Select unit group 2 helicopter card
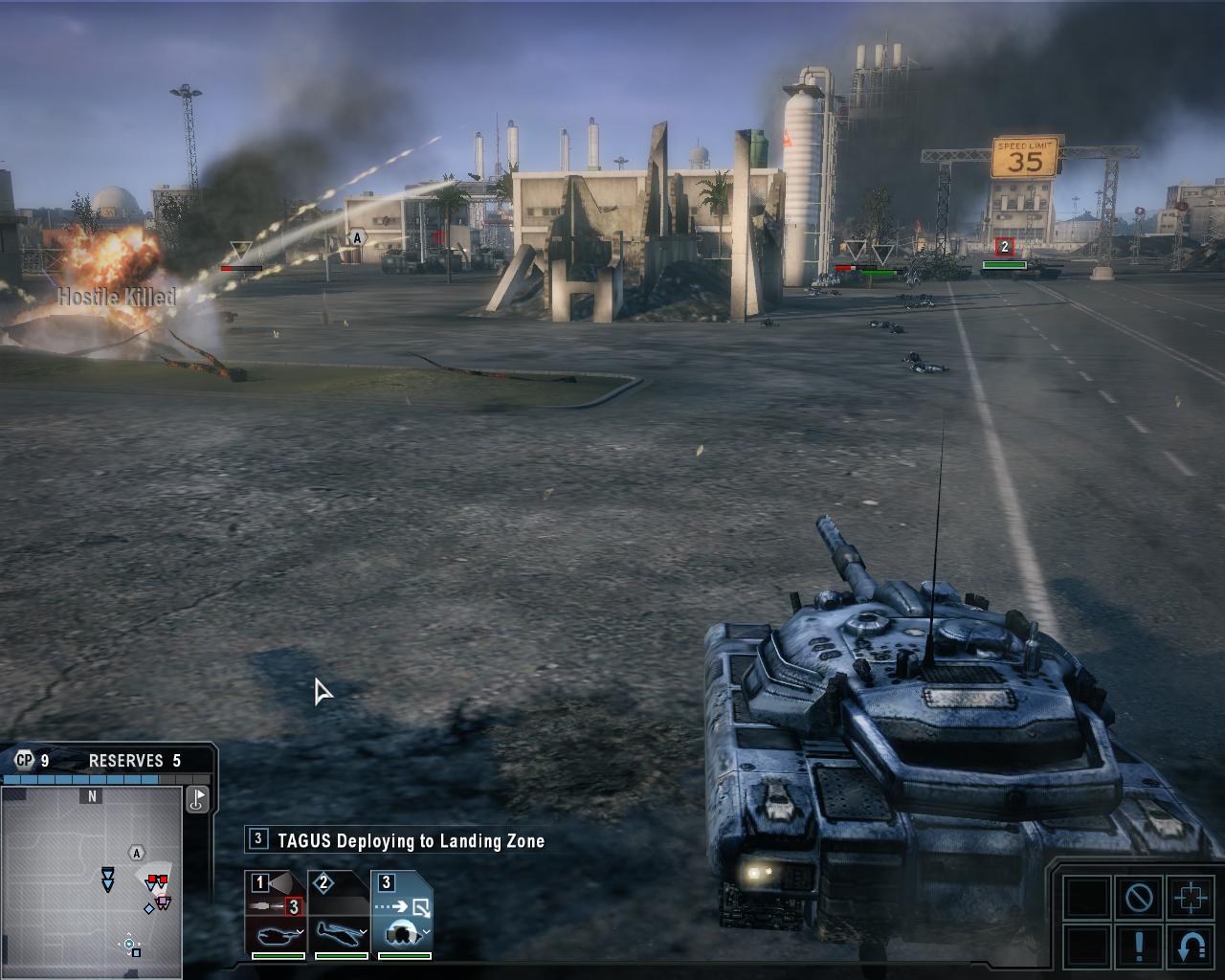This screenshot has height=980, width=1225. click(x=339, y=914)
